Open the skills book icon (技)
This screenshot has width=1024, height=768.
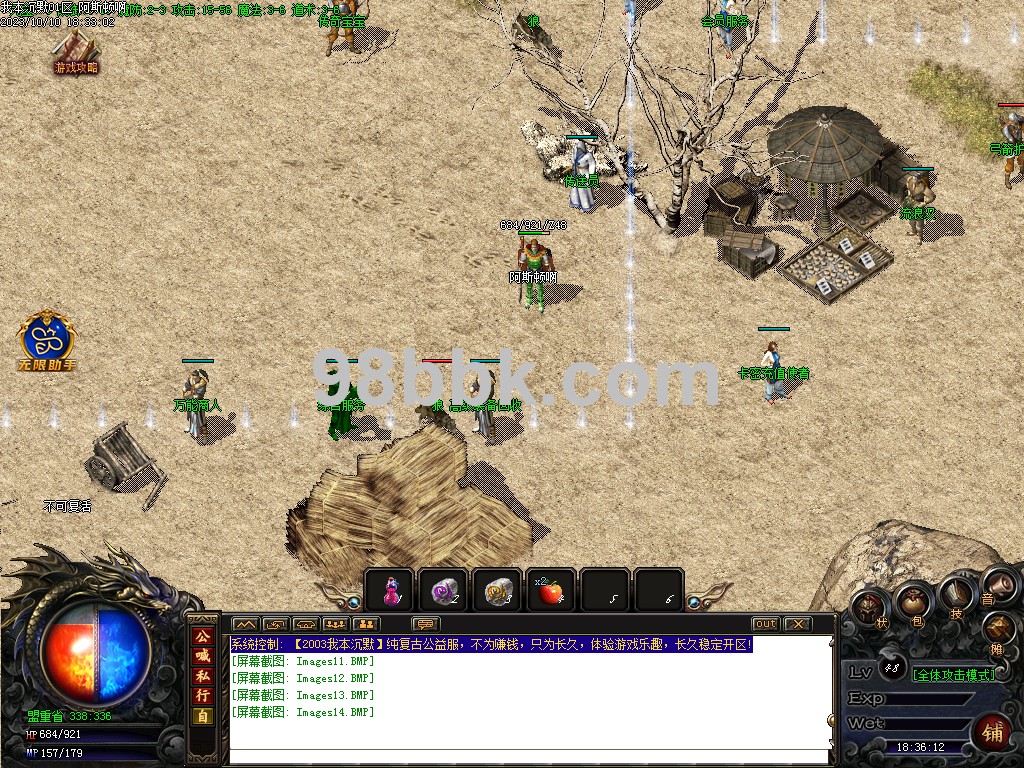tap(957, 597)
